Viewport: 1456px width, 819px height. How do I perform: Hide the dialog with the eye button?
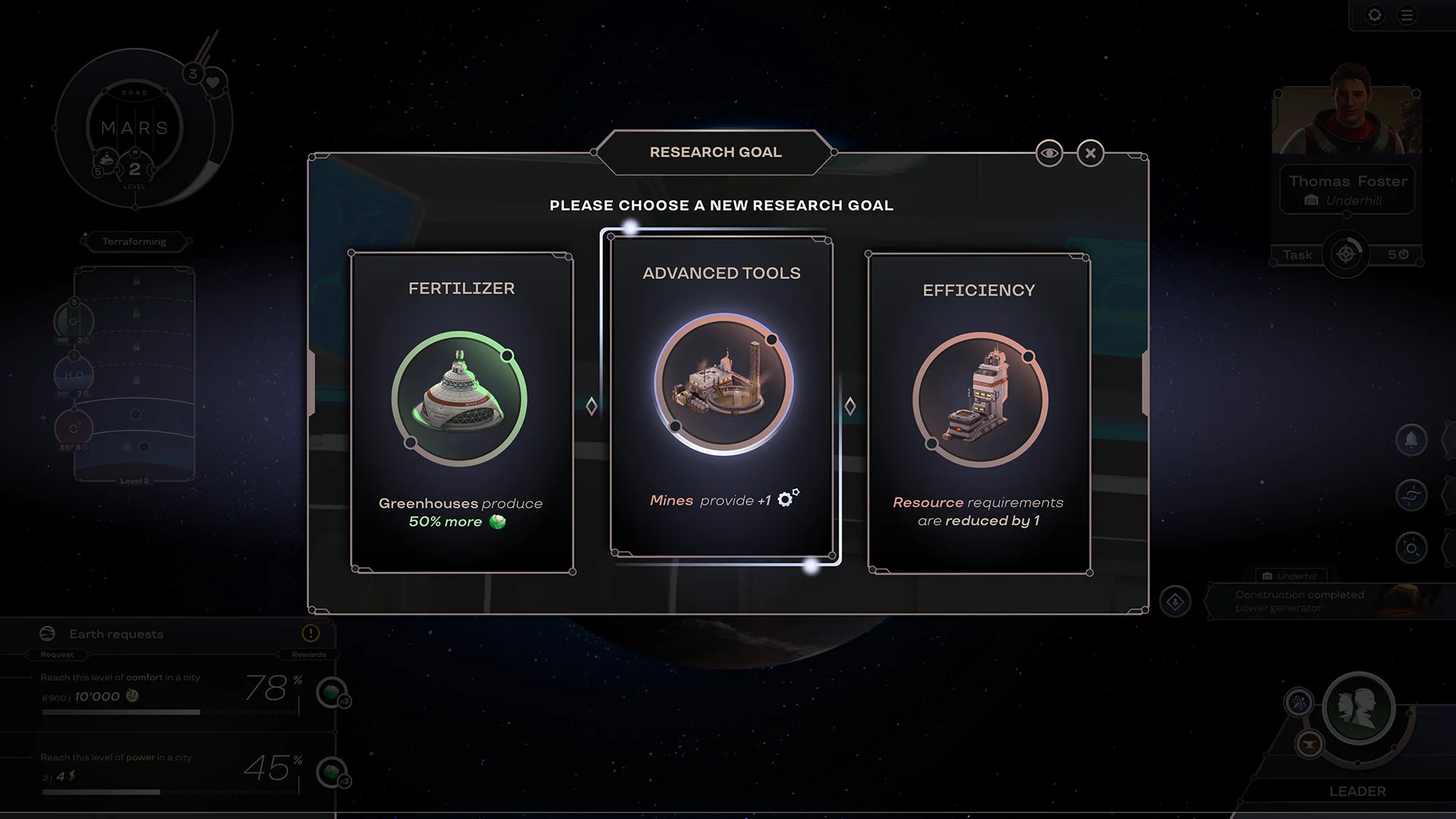(x=1050, y=154)
